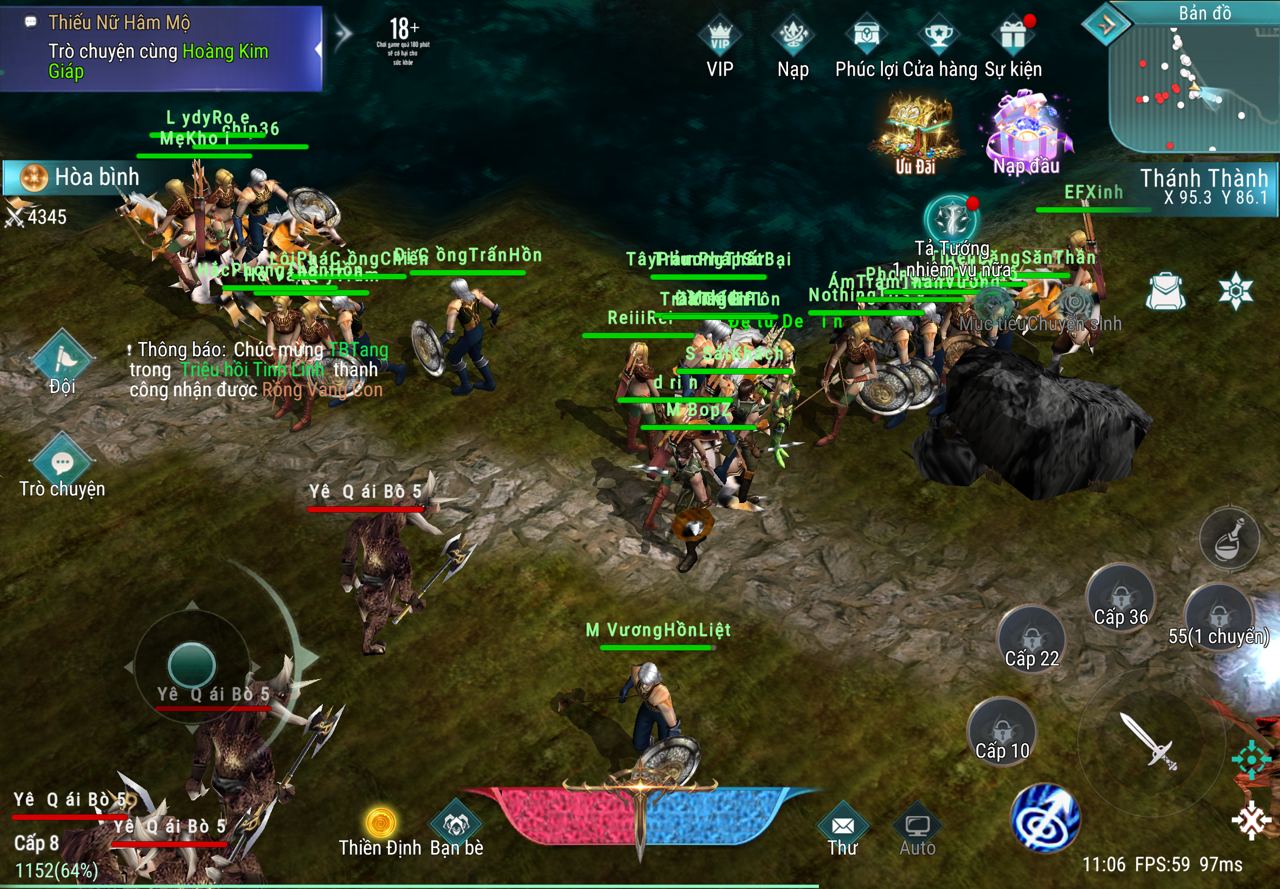The width and height of the screenshot is (1280, 889).
Task: Open the Thư mailbox
Action: (x=842, y=828)
